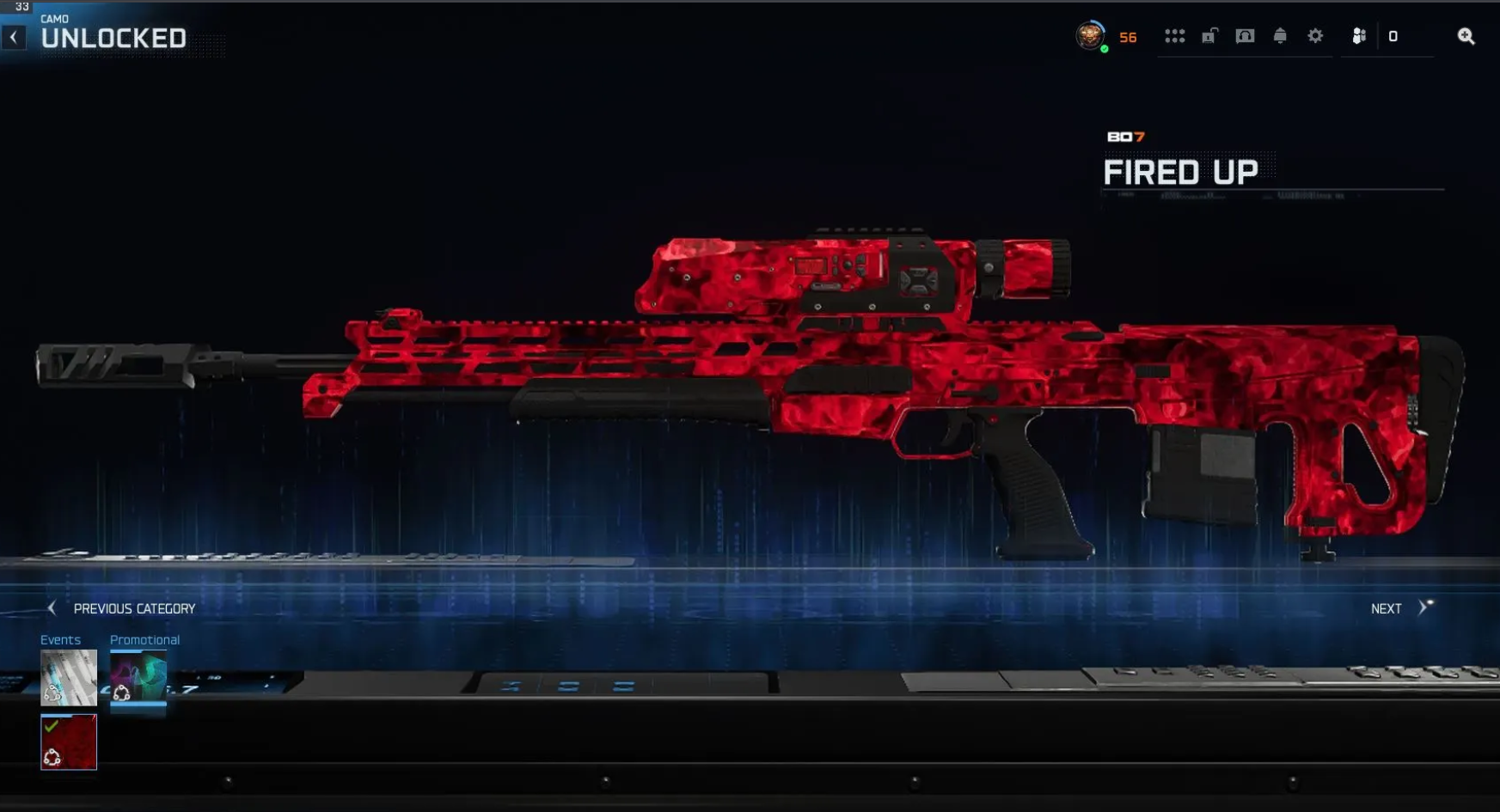The height and width of the screenshot is (812, 1500).
Task: Select the equipped Fired Up camo checkmark
Action: coord(50,726)
